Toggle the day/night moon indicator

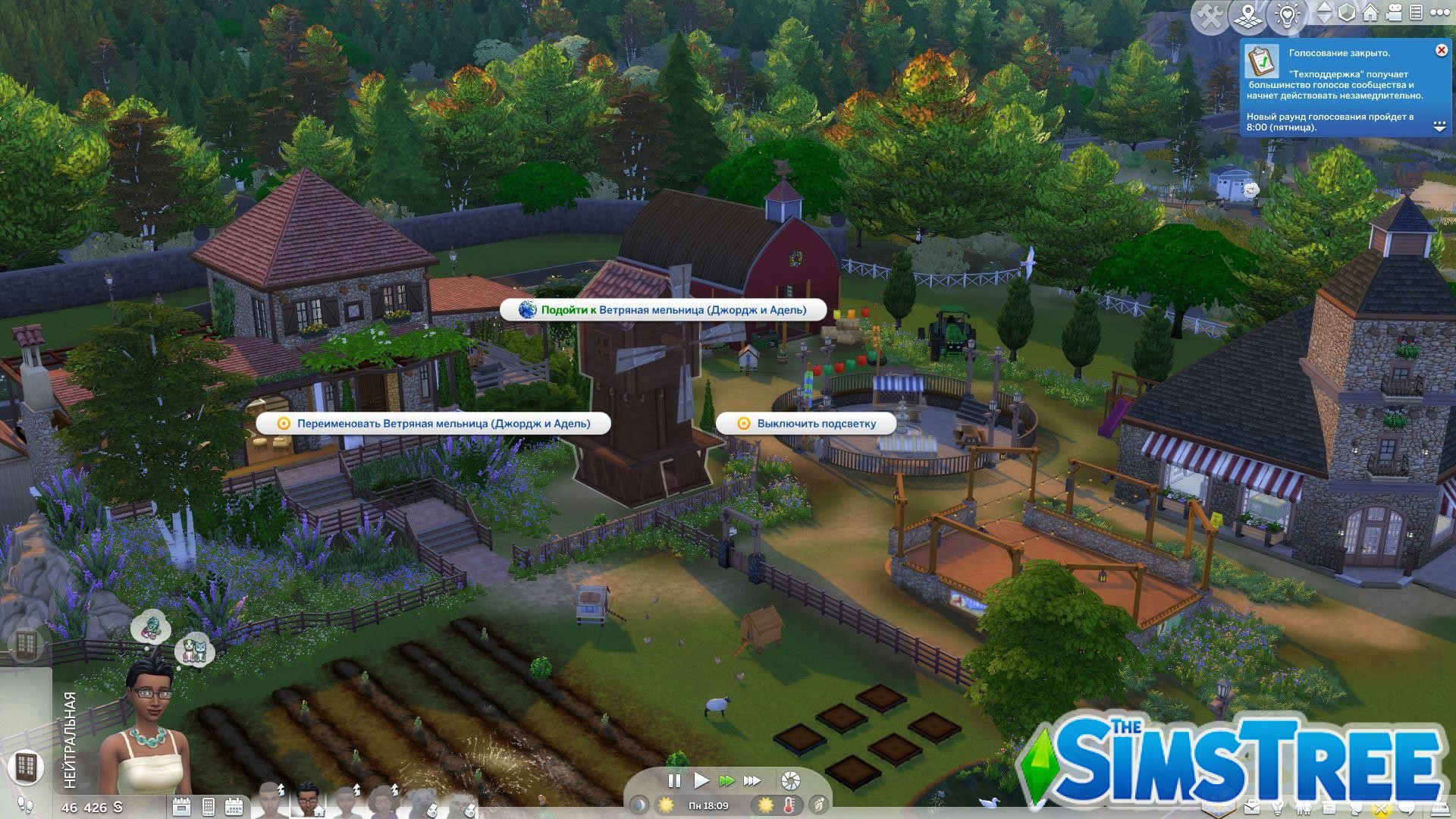pos(639,805)
